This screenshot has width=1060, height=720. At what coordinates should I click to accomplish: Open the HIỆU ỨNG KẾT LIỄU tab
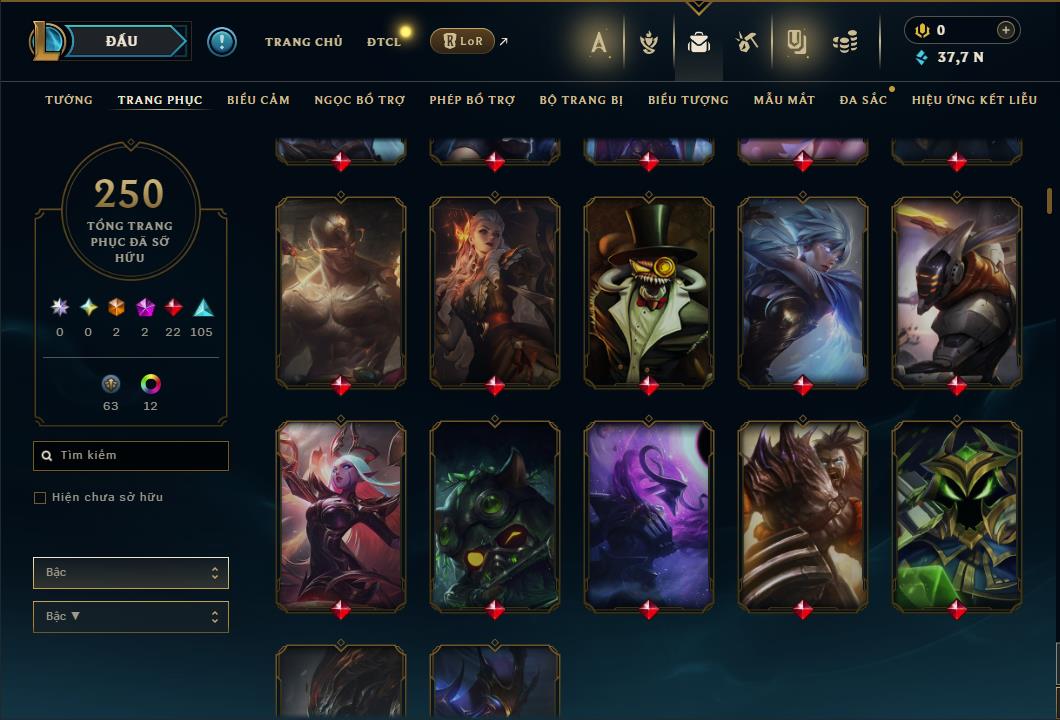(x=974, y=100)
